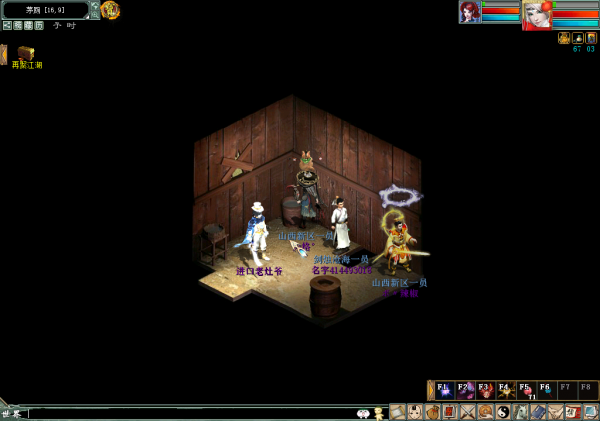Click the bald character face icon
Viewport: 600px width, 421px height.
[414, 412]
